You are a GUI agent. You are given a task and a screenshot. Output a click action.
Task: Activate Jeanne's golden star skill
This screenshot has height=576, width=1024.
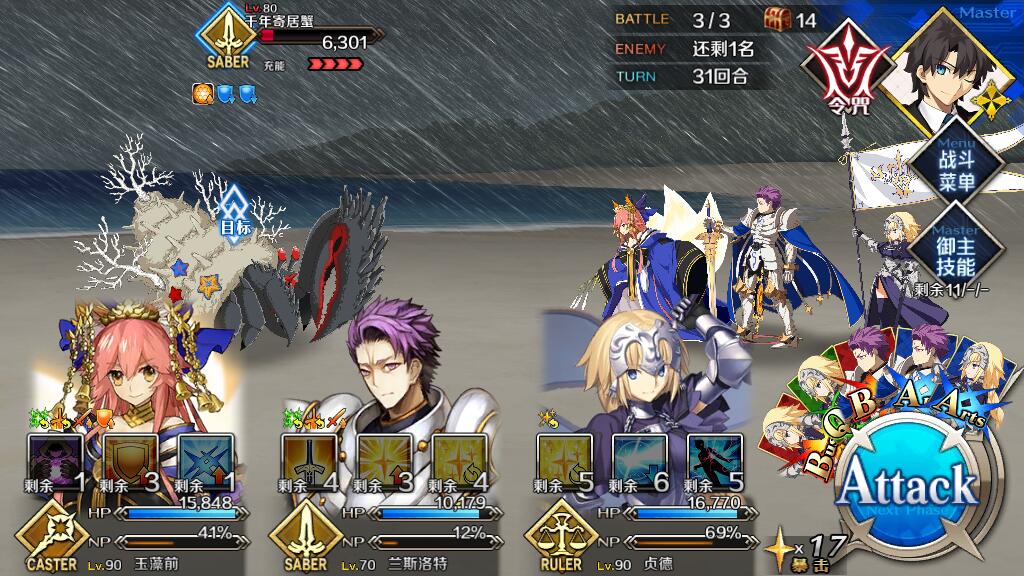(x=565, y=460)
